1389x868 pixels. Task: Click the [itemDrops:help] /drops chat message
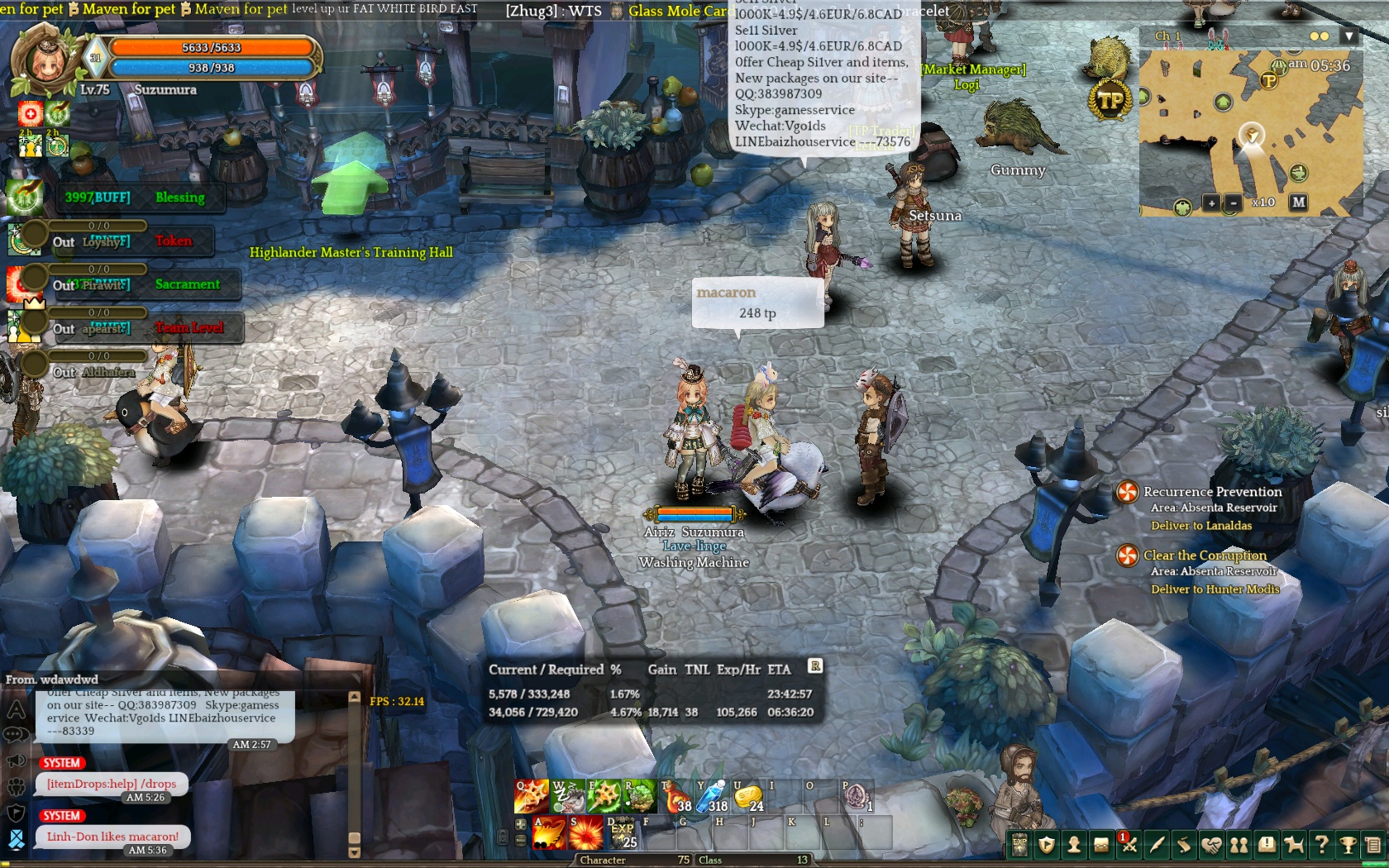112,784
